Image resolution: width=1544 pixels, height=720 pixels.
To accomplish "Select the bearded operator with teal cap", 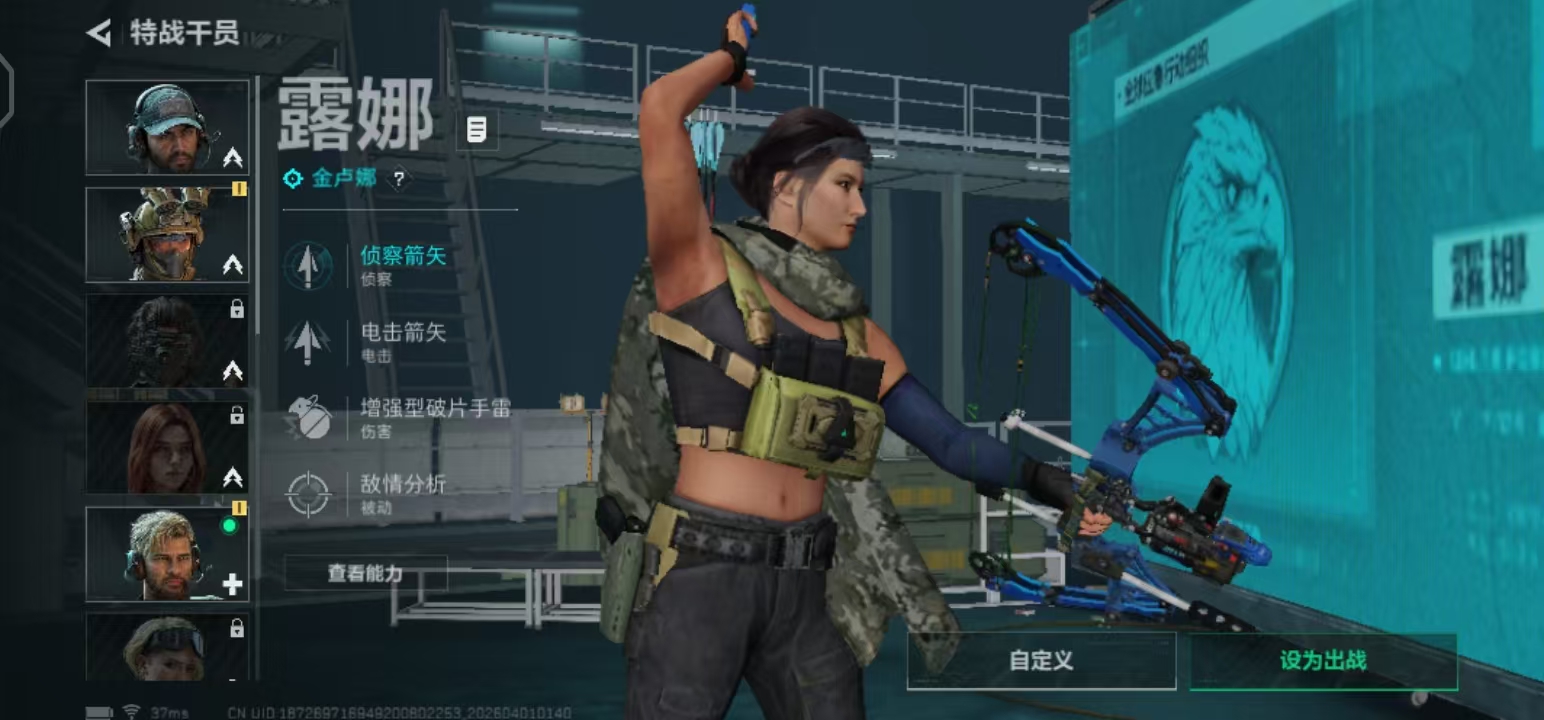I will [167, 127].
